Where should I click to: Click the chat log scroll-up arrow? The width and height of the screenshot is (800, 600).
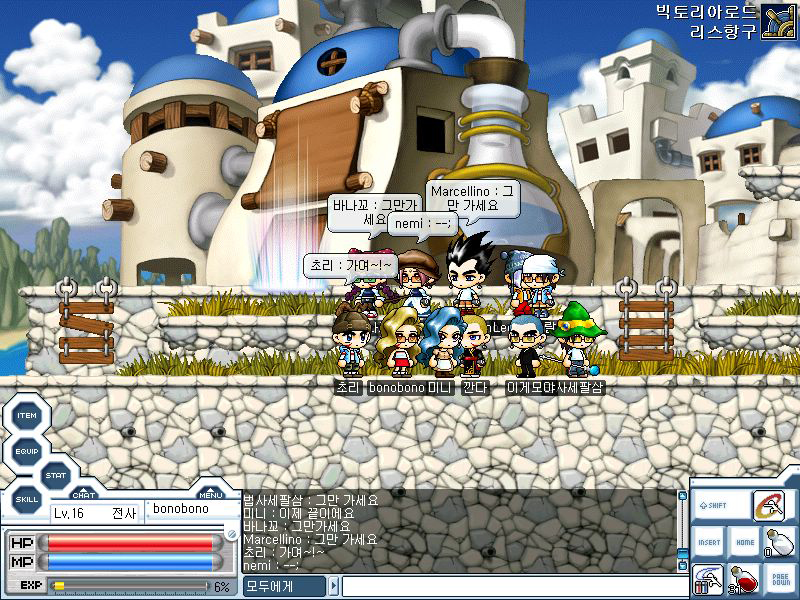pyautogui.click(x=683, y=495)
